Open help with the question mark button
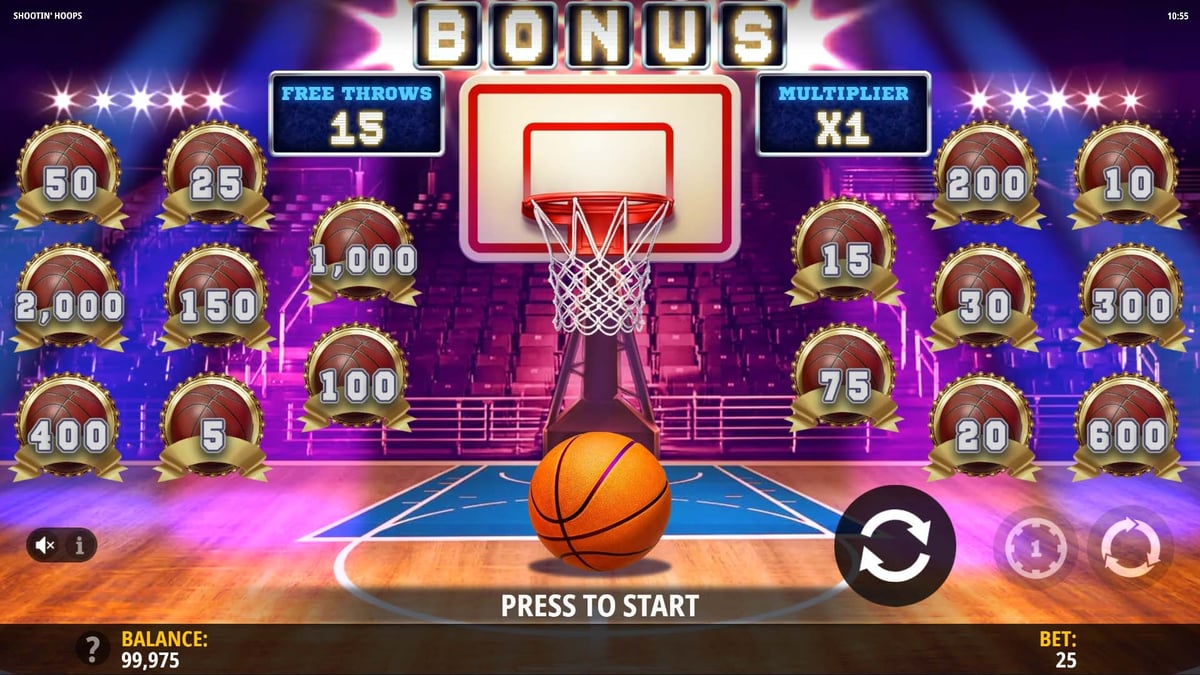This screenshot has height=675, width=1200. point(93,649)
